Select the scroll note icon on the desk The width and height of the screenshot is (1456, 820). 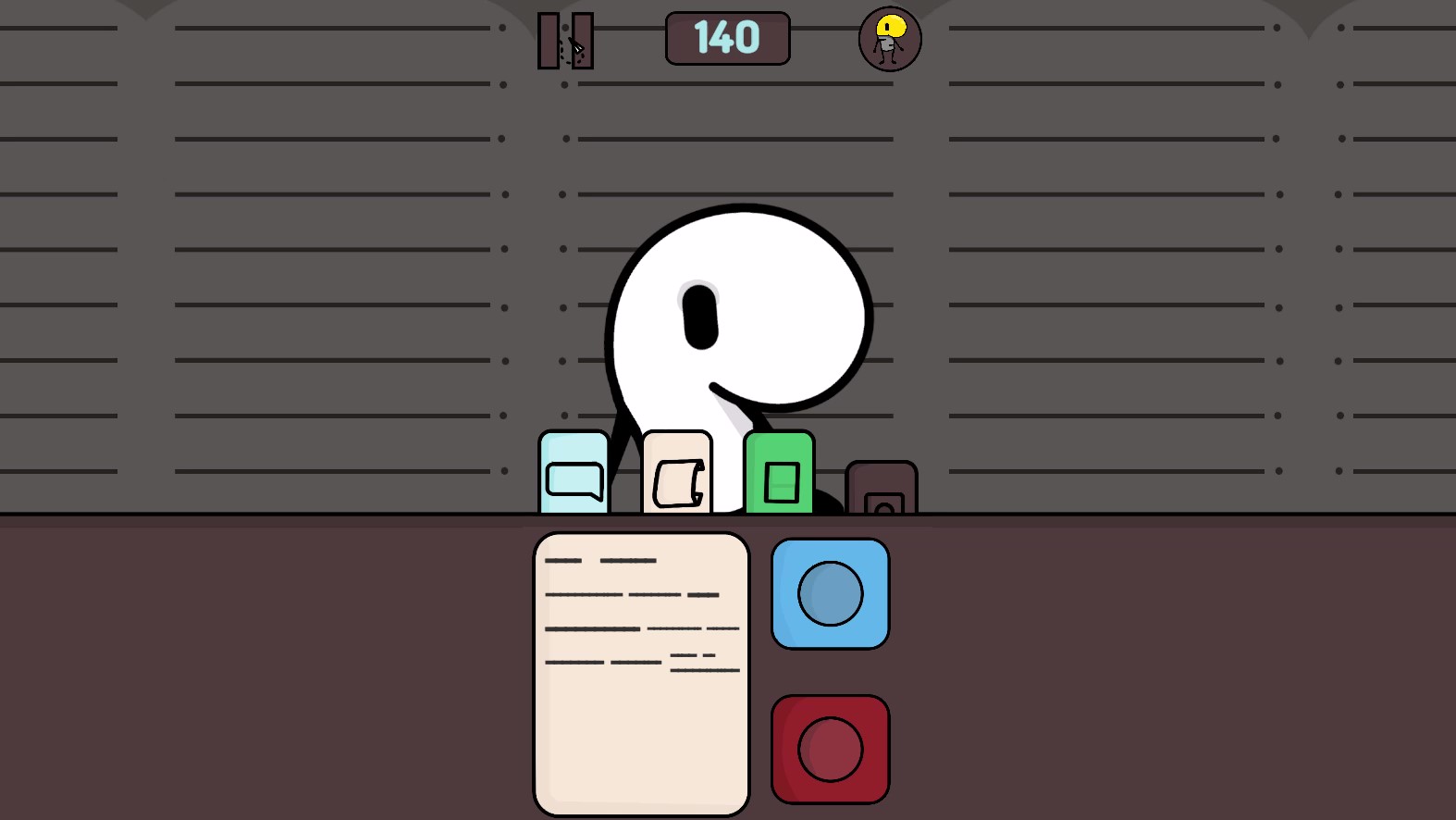click(677, 472)
